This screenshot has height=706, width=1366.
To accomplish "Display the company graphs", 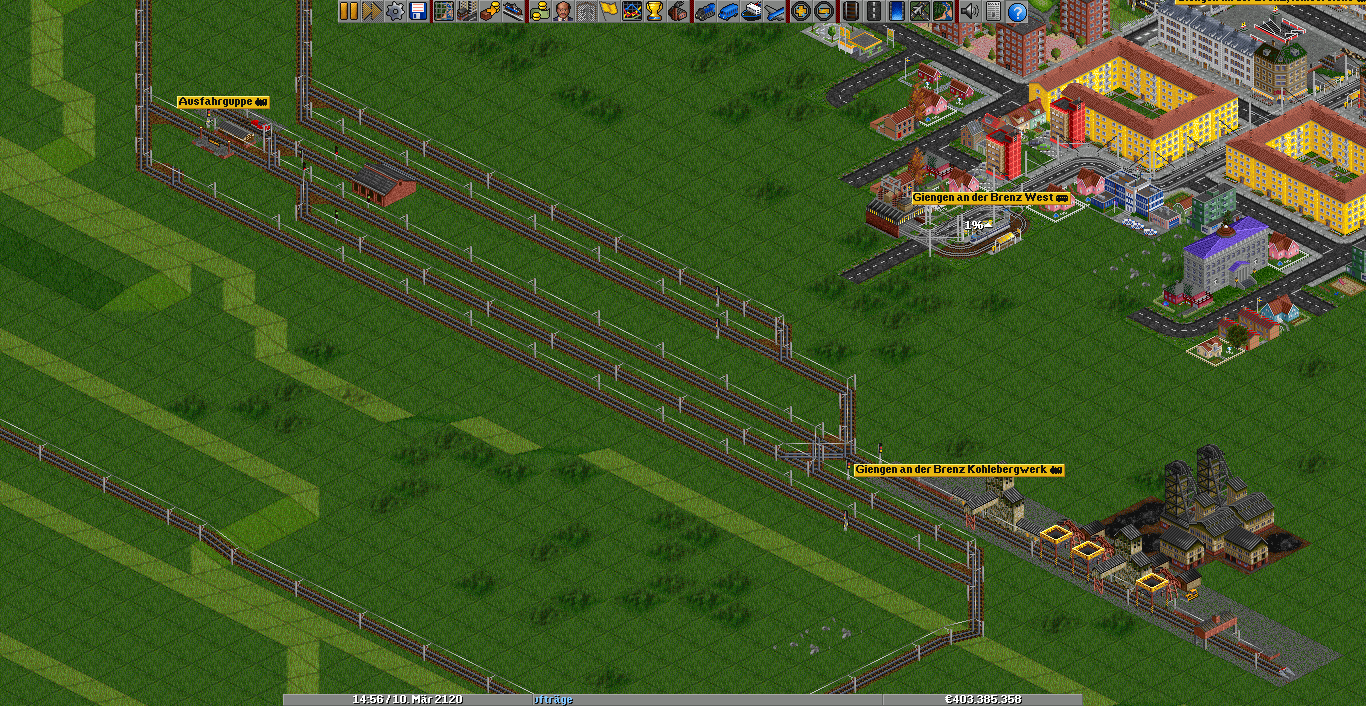I will pyautogui.click(x=631, y=11).
